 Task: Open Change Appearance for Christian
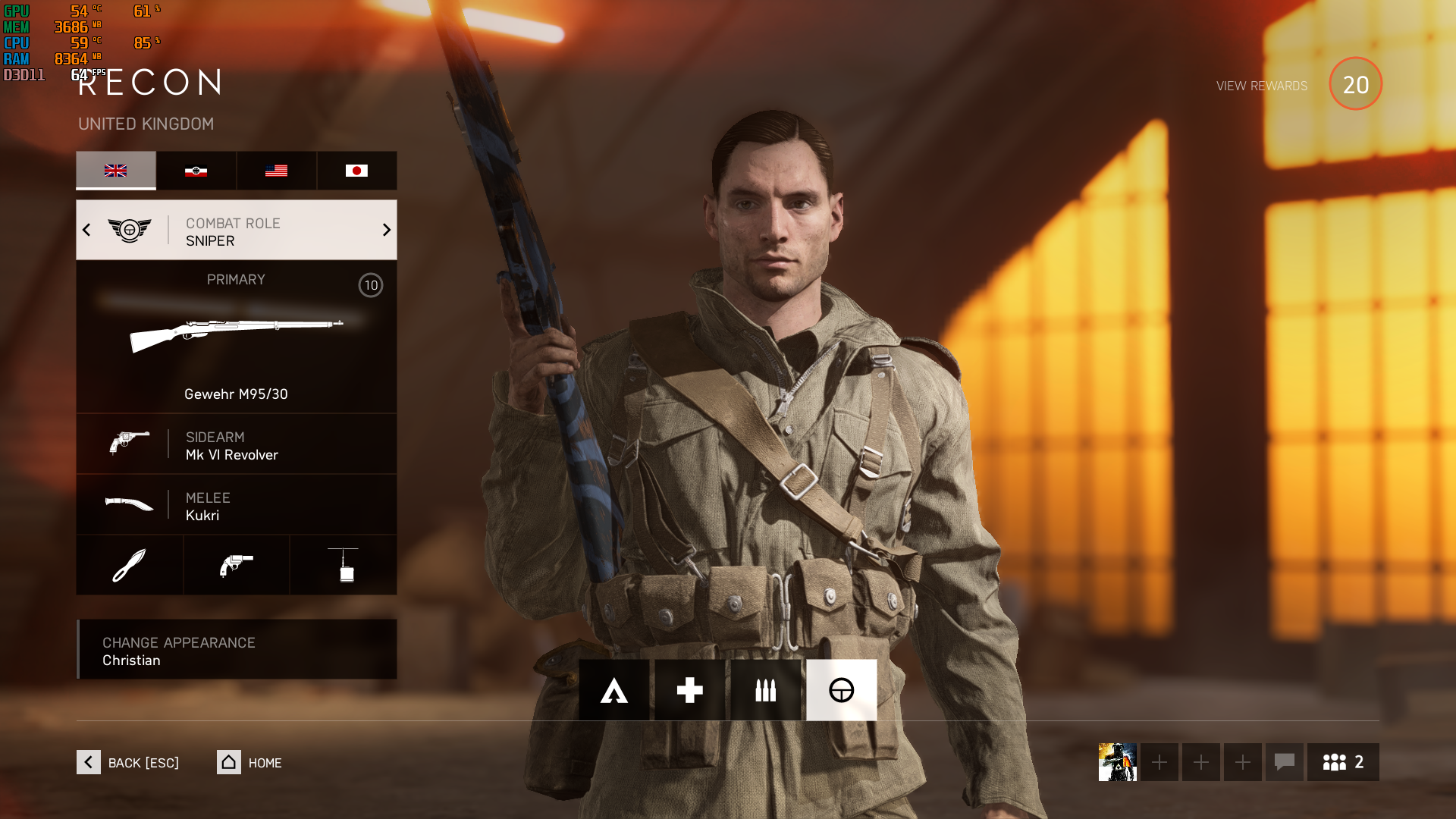237,650
